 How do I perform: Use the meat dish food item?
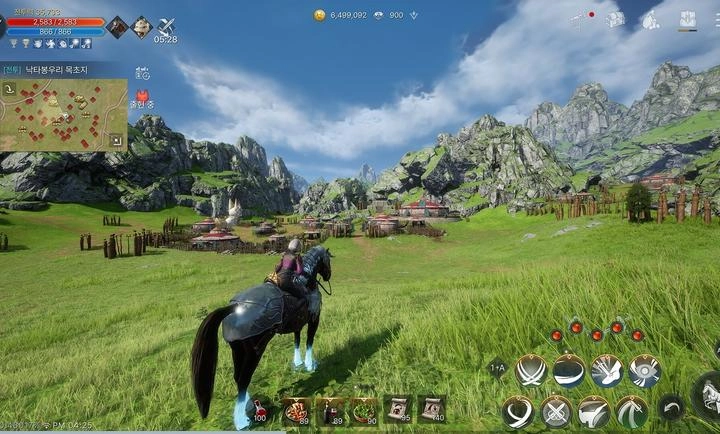pyautogui.click(x=296, y=408)
